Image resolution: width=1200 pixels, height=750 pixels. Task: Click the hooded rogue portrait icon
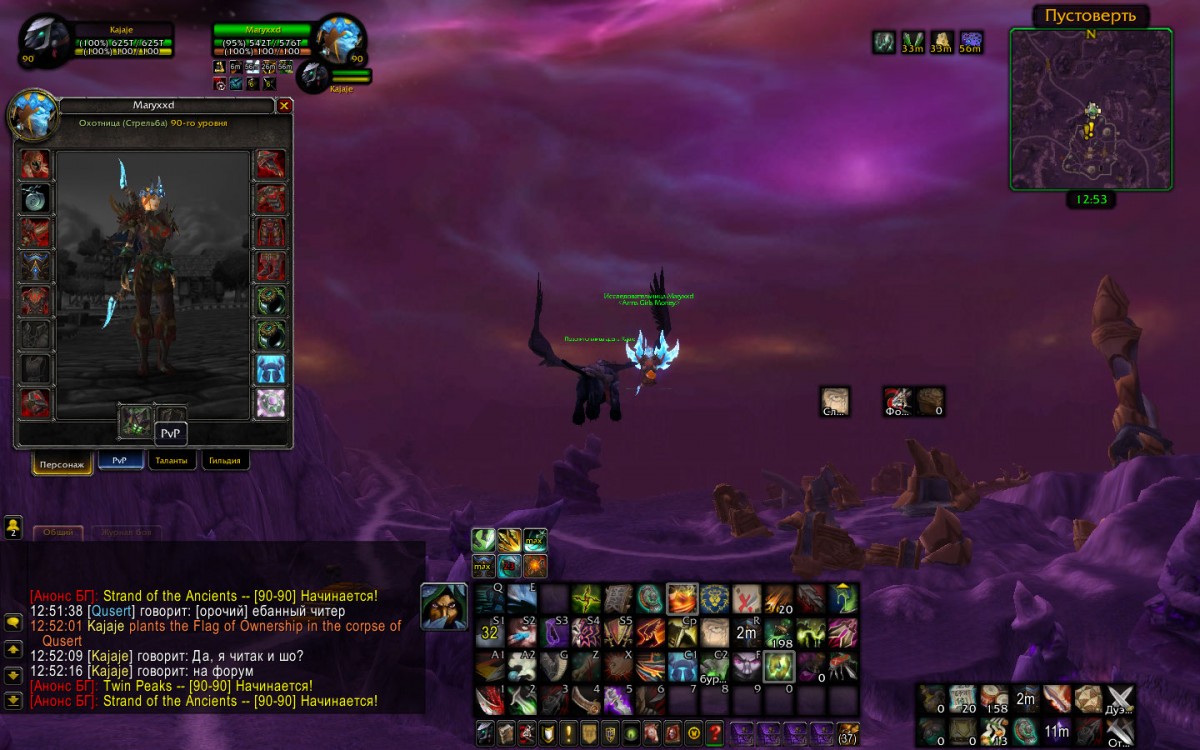tap(443, 606)
